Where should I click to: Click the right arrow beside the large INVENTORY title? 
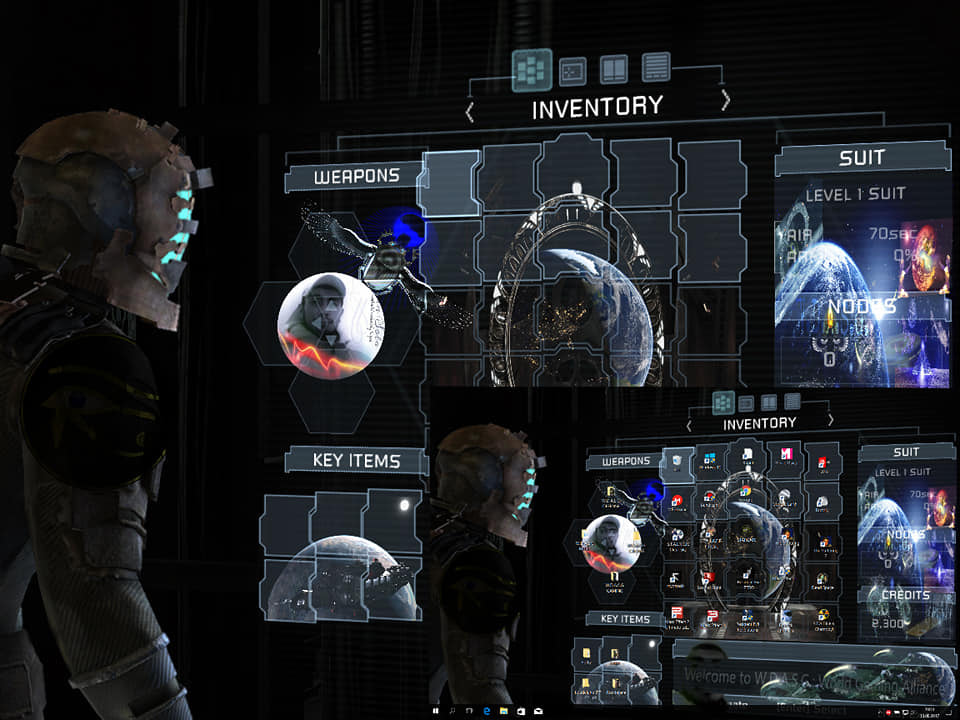pos(725,102)
